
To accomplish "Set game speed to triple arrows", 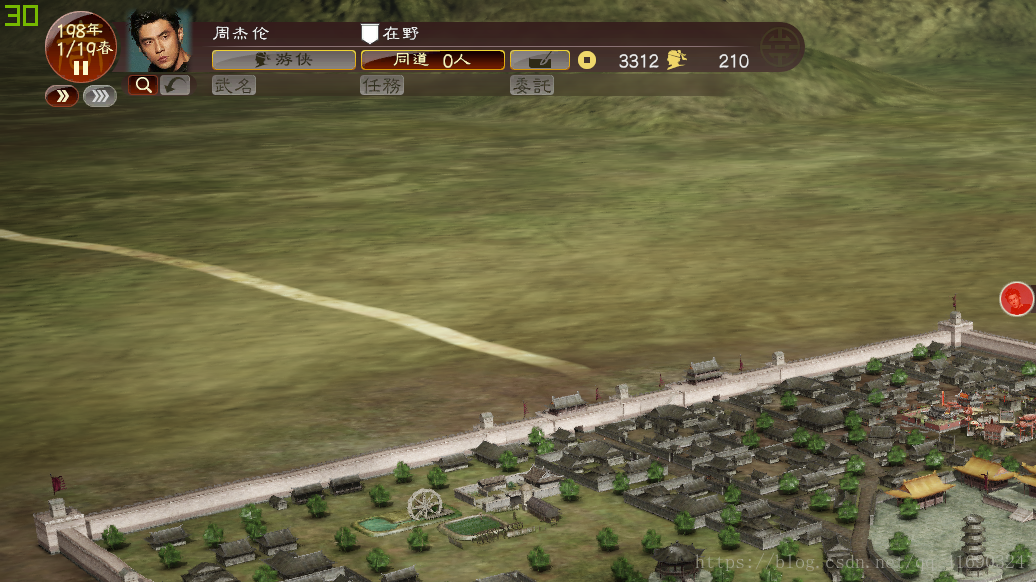I will click(99, 96).
